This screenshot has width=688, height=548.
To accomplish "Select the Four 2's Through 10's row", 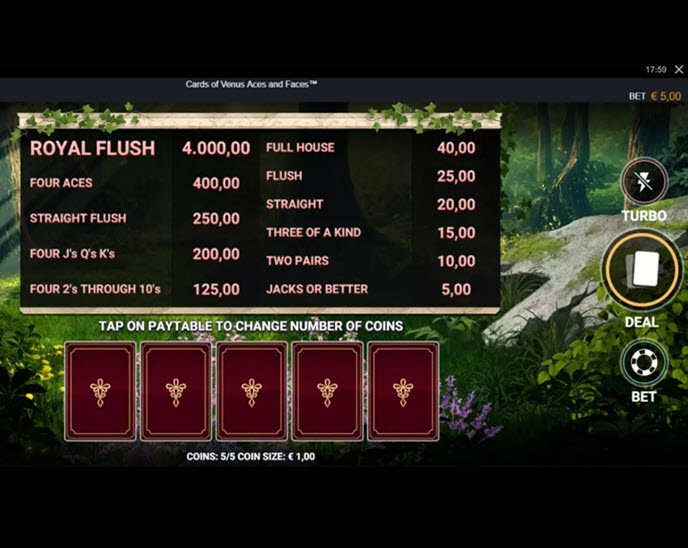I will click(134, 289).
